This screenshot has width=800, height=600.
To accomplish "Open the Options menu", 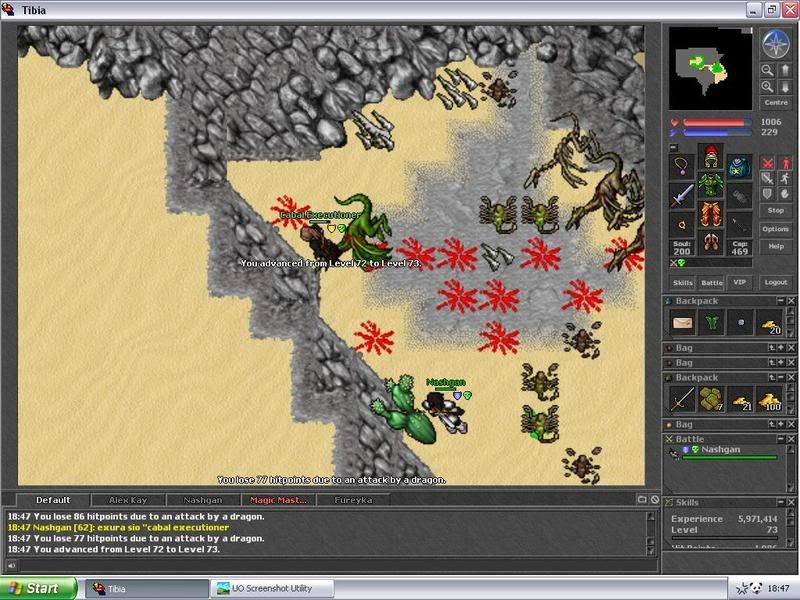I will (775, 229).
